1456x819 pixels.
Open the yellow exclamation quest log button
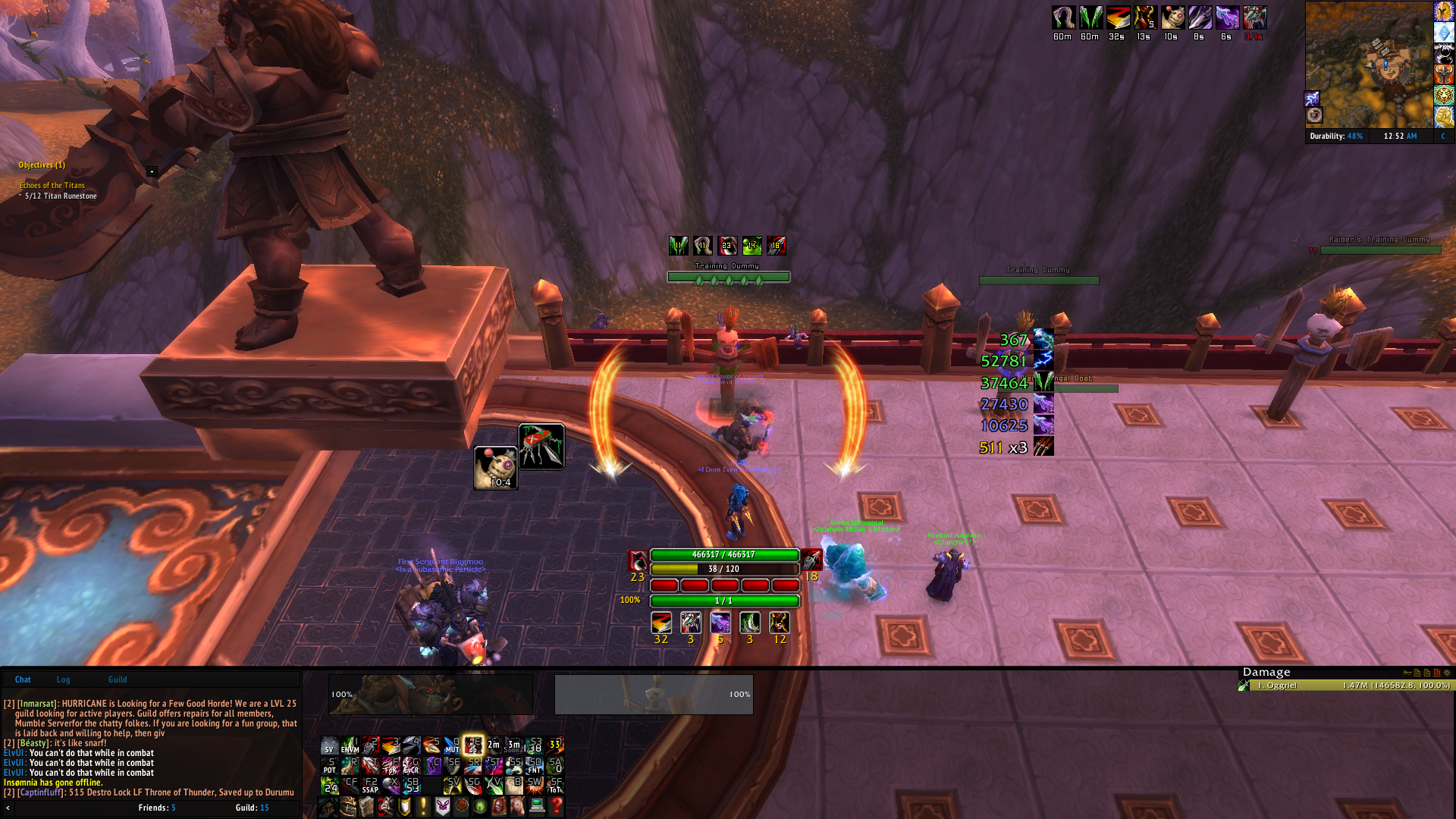[x=423, y=806]
